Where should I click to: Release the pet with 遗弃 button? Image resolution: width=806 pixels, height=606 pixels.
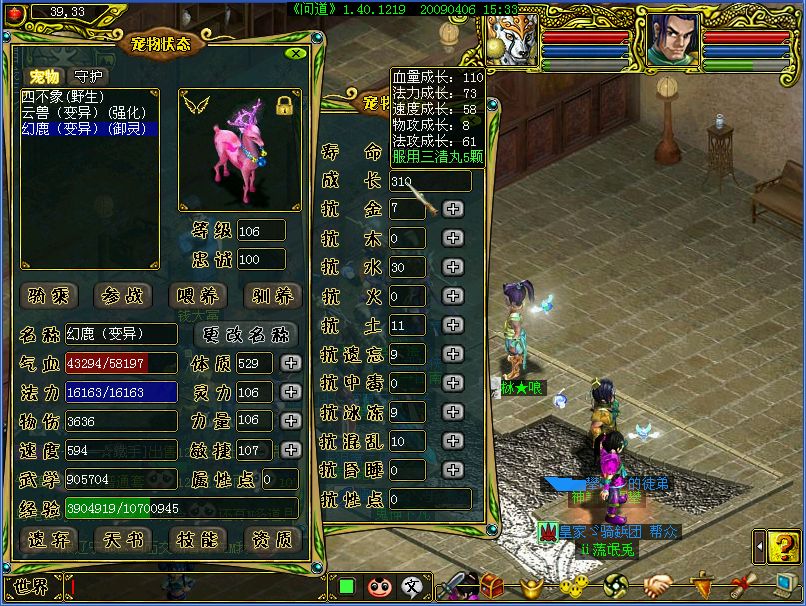49,539
